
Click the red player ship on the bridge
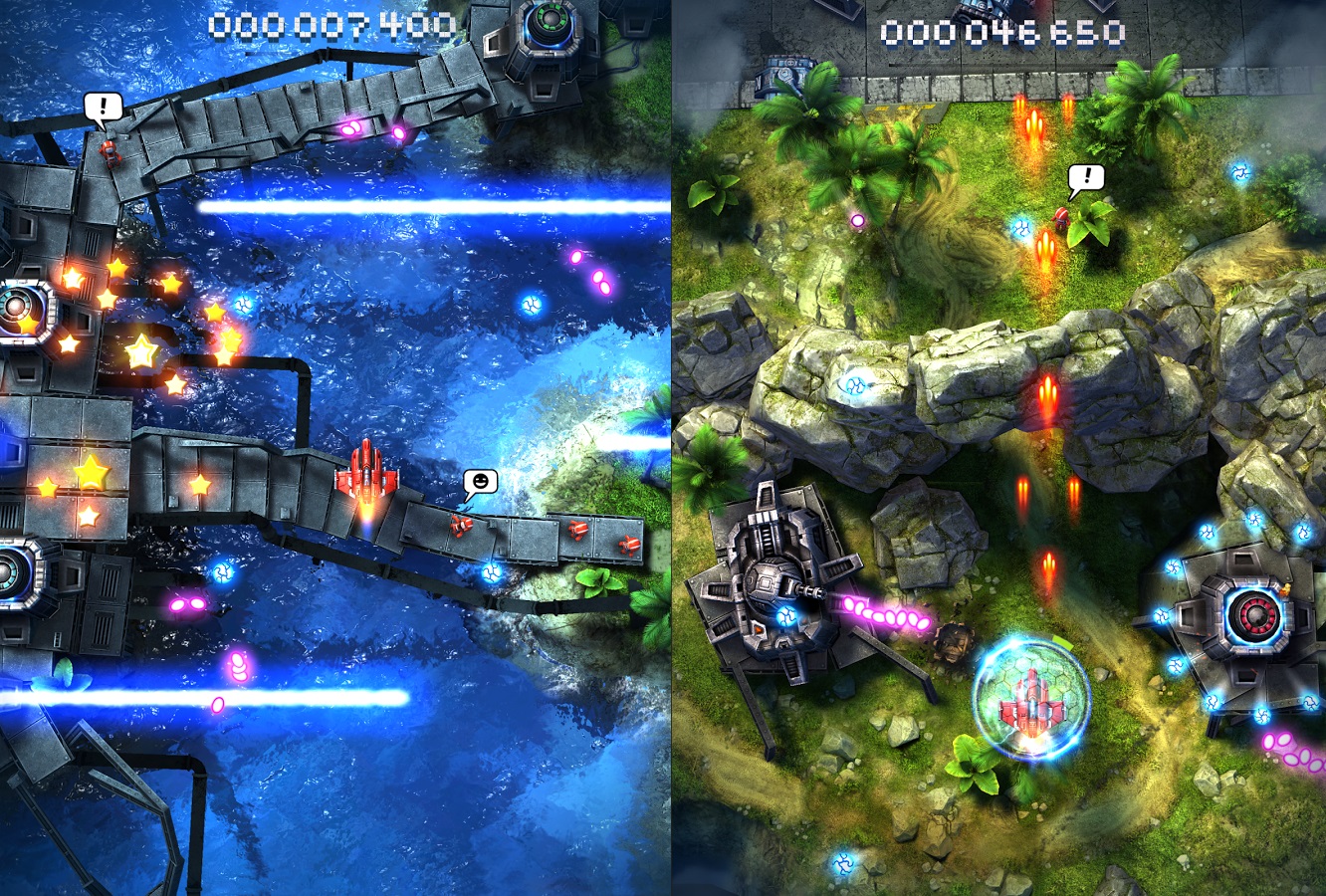365,478
